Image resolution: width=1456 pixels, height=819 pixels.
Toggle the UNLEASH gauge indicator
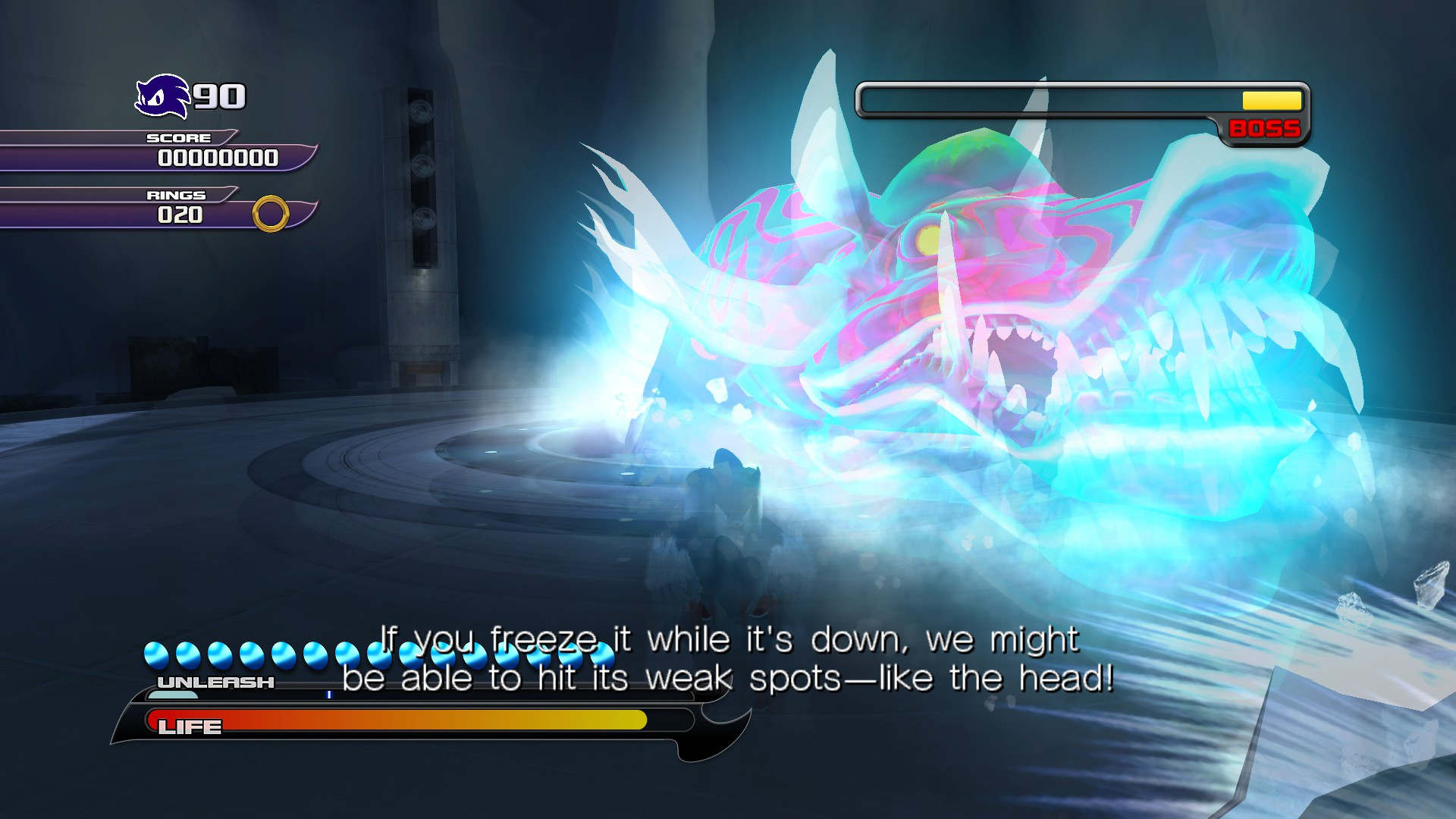pos(215,682)
